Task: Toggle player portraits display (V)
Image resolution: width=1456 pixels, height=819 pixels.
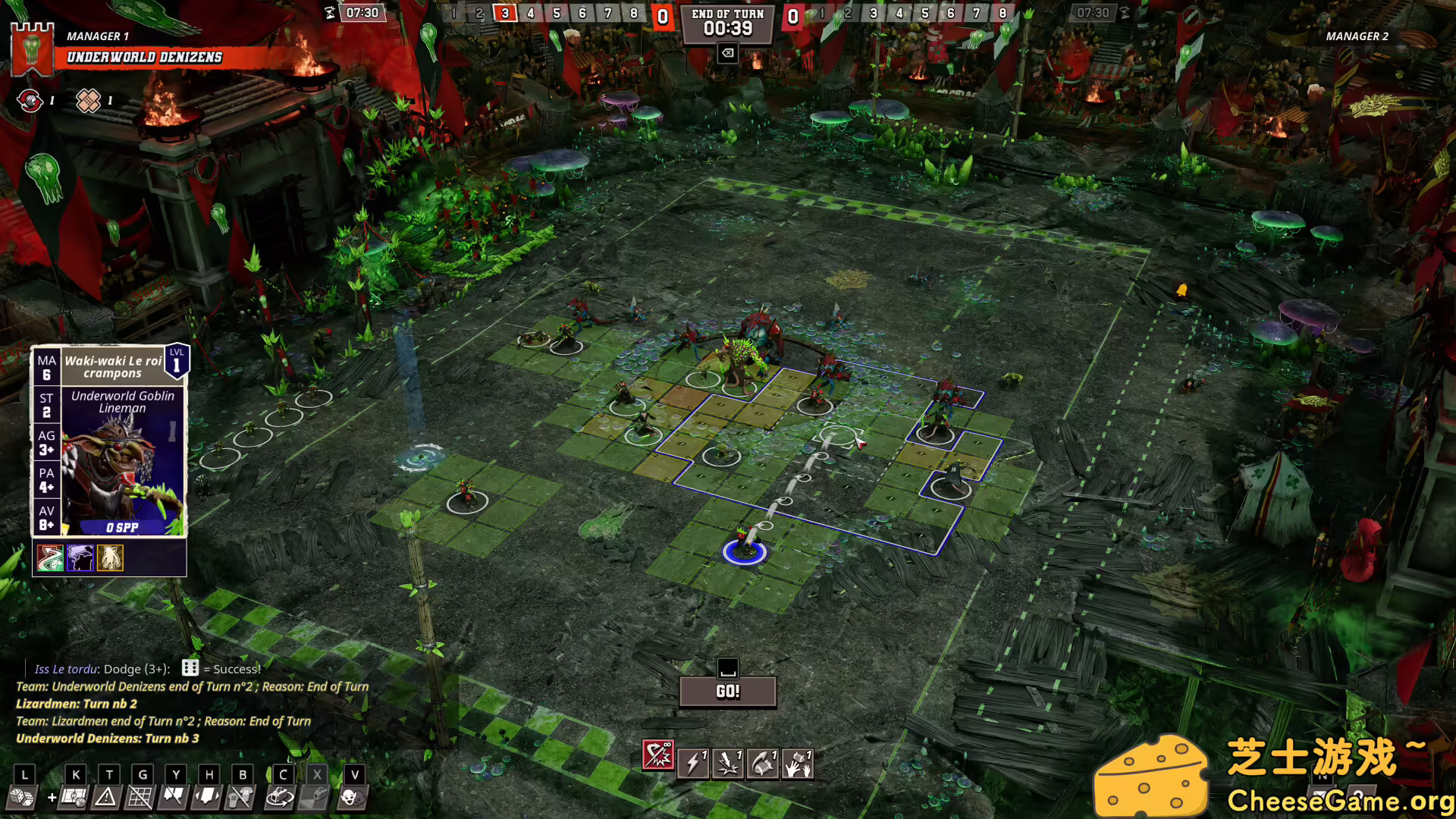Action: click(351, 798)
